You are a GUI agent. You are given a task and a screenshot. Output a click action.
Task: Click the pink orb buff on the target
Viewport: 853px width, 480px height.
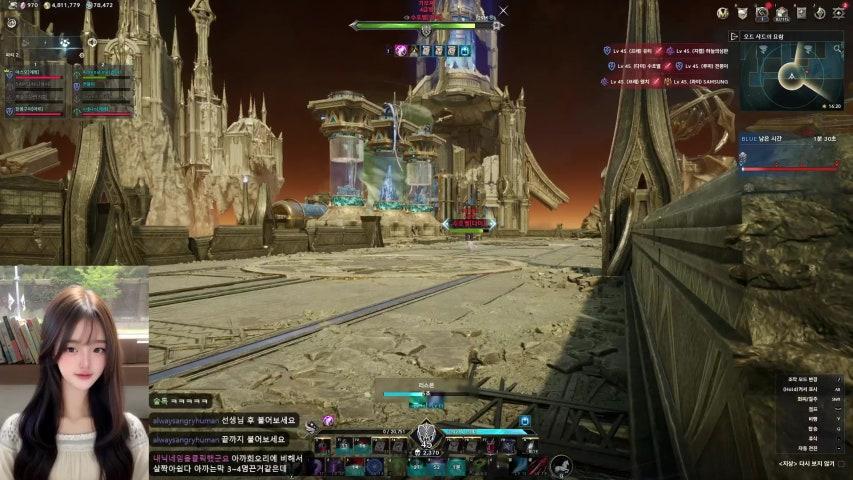point(400,49)
